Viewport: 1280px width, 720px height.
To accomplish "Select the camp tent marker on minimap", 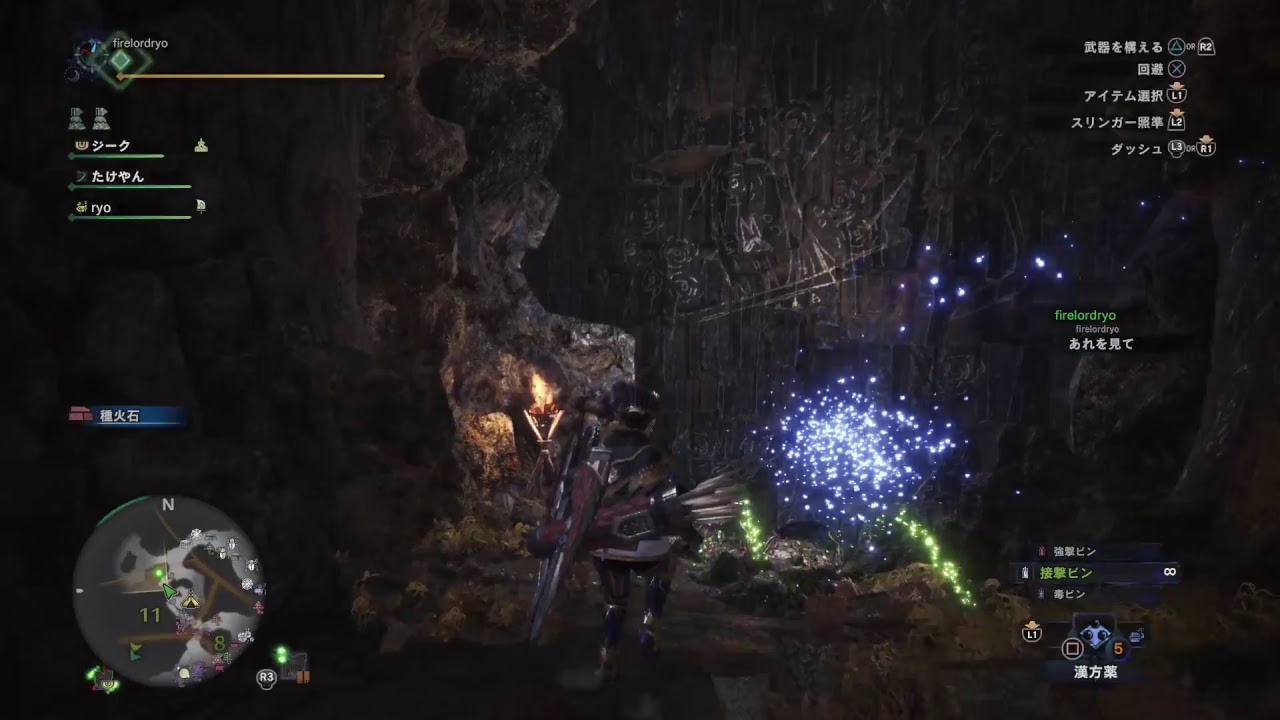I will 189,599.
